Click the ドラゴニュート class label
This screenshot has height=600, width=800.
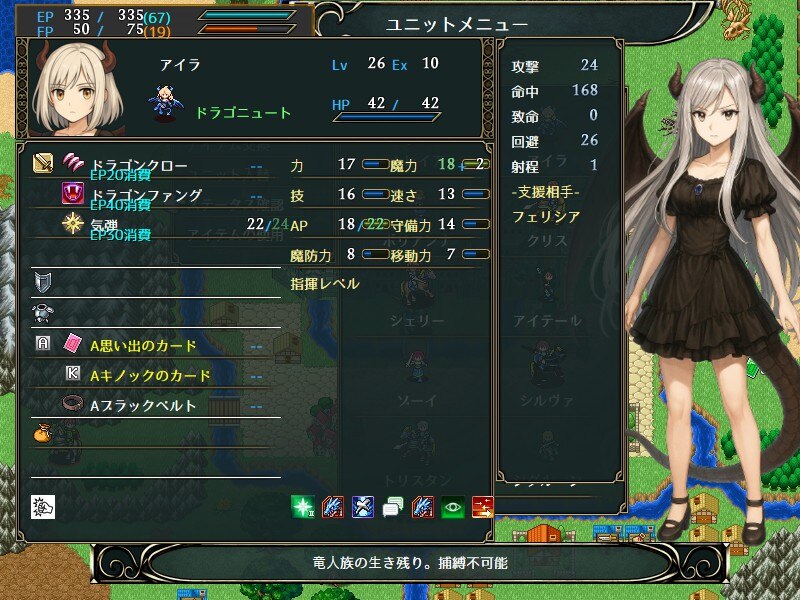(243, 113)
